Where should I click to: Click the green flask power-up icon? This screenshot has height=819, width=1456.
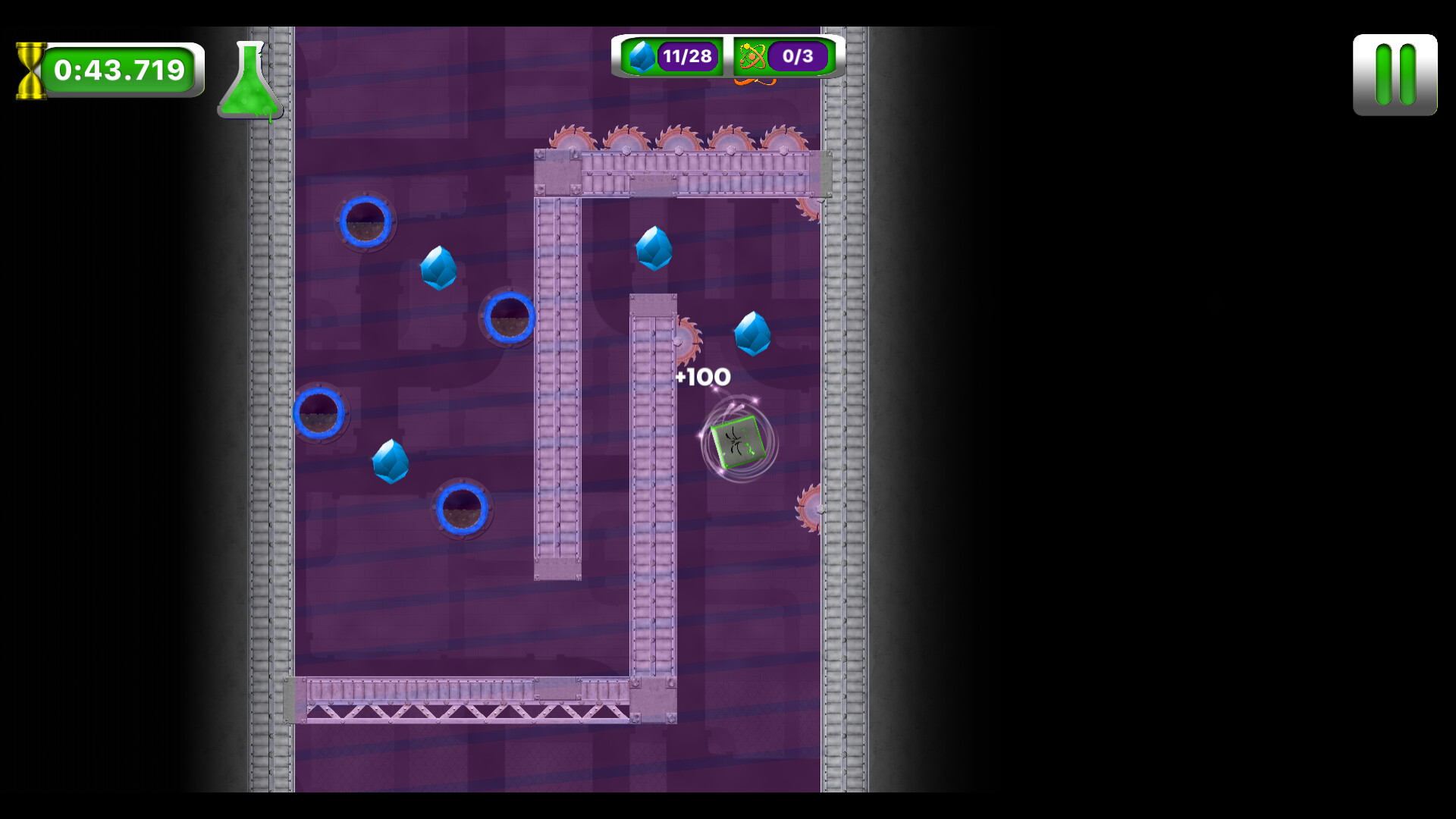pos(250,80)
